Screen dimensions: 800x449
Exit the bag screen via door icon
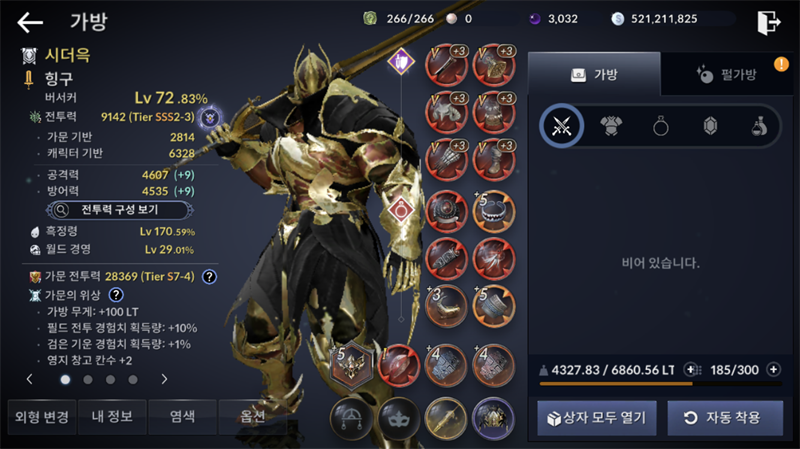coord(768,22)
